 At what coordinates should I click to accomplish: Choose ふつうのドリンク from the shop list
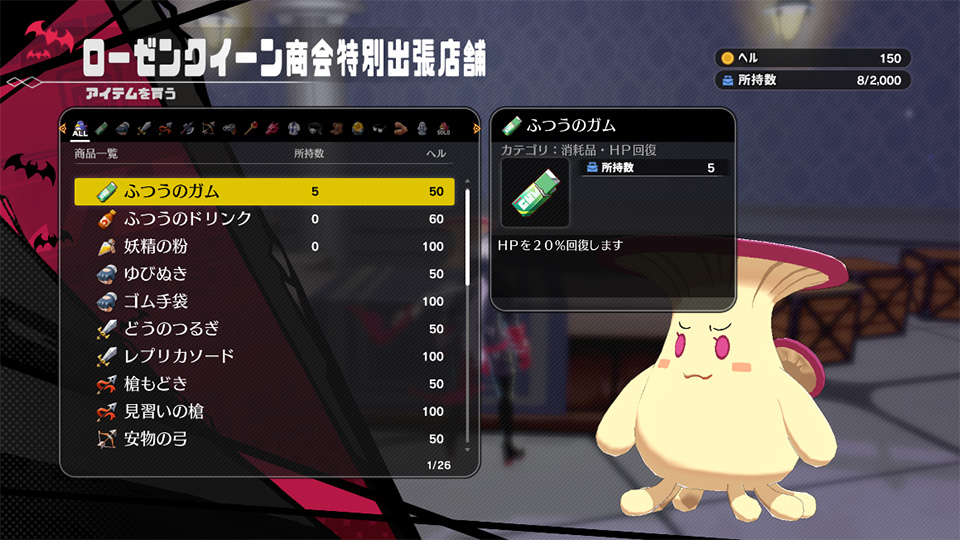(264, 219)
